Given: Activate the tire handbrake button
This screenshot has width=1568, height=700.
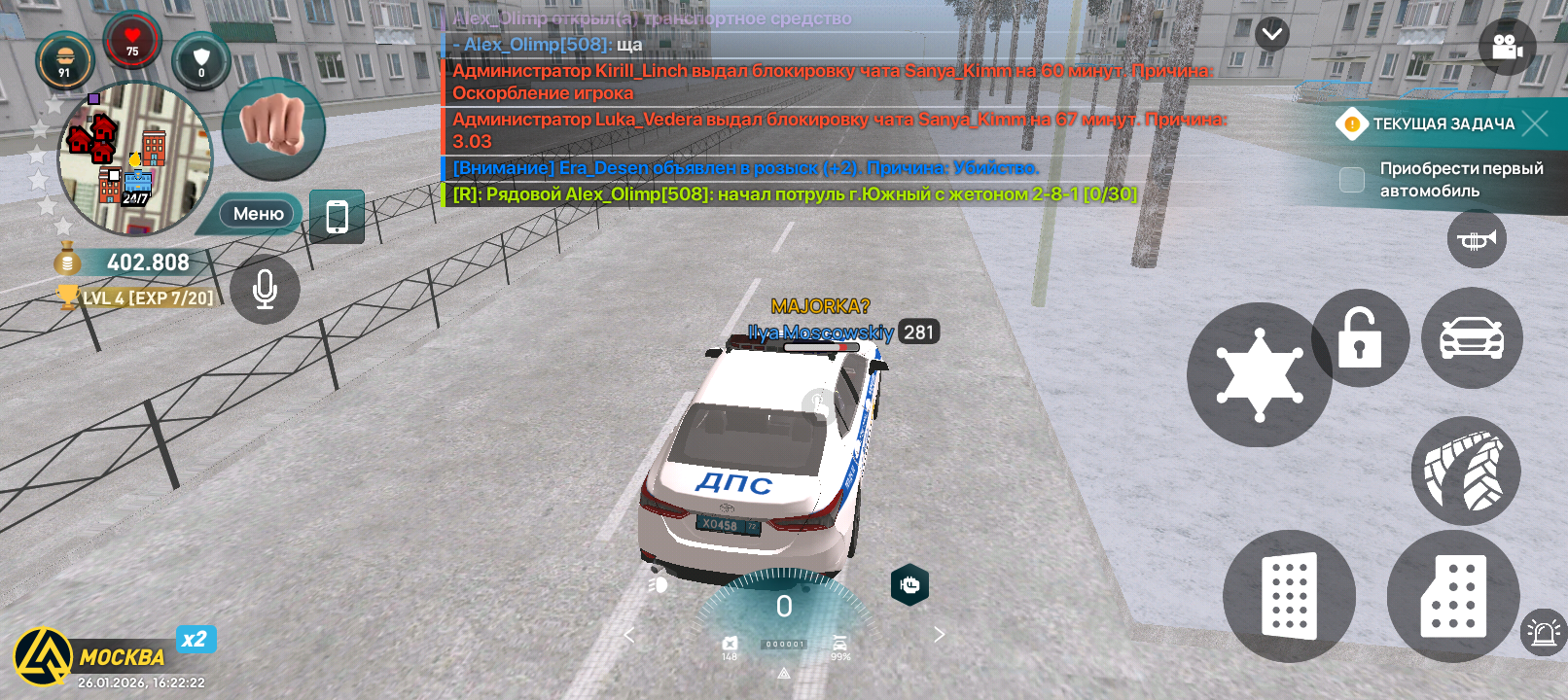Looking at the screenshot, I should pyautogui.click(x=1465, y=472).
